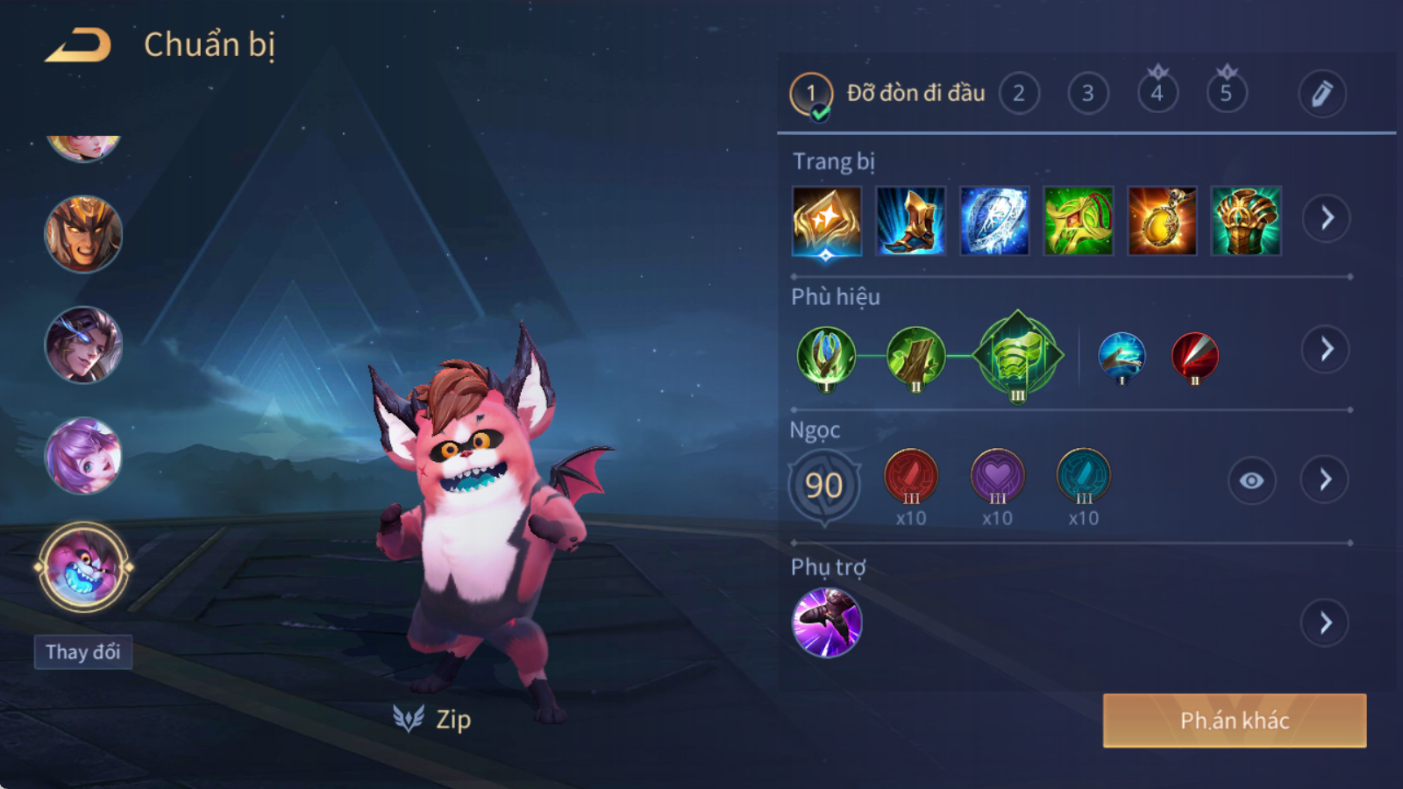The height and width of the screenshot is (789, 1403).
Task: Select the purple heart rune
Action: pyautogui.click(x=997, y=476)
